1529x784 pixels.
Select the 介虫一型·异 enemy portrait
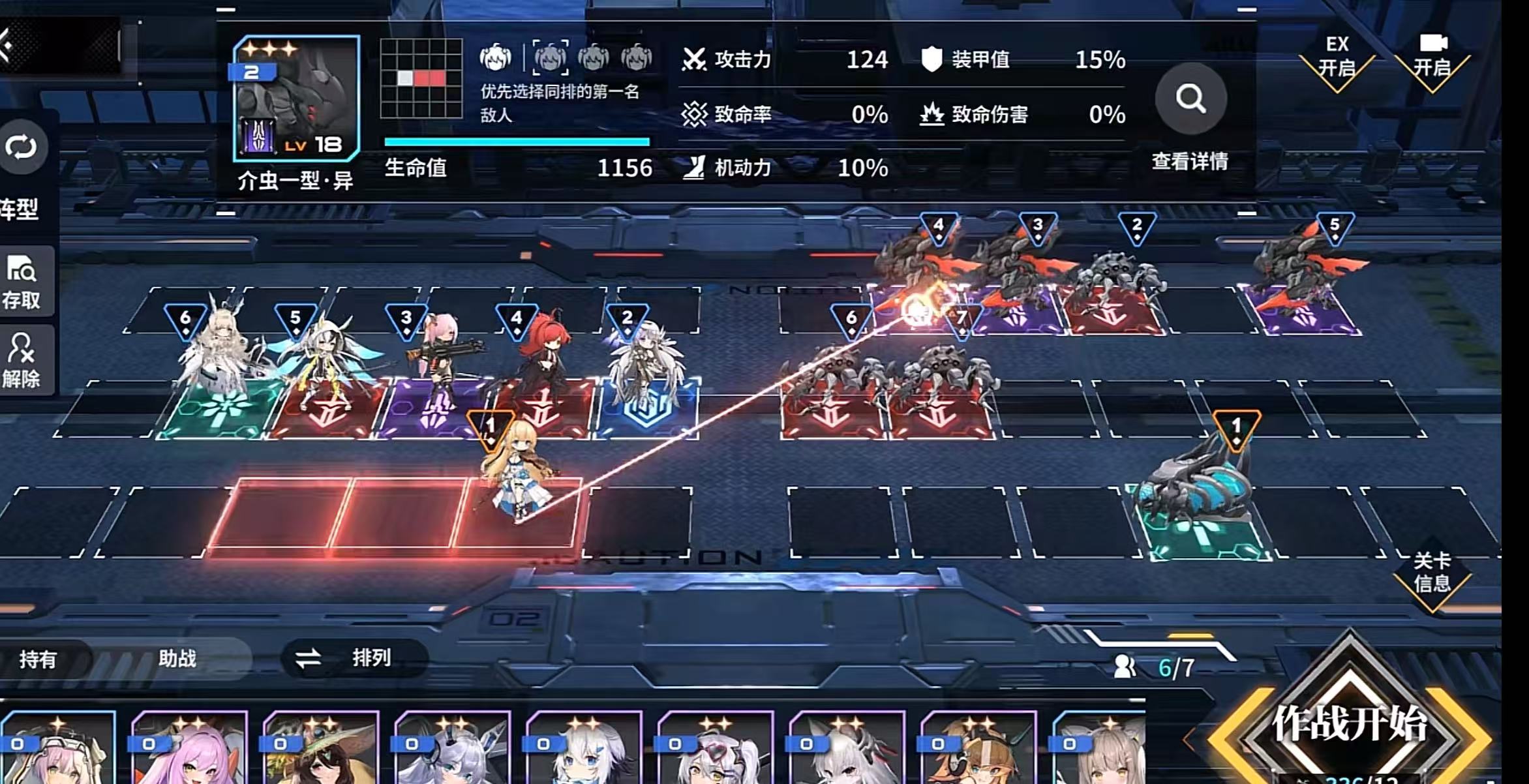[297, 98]
